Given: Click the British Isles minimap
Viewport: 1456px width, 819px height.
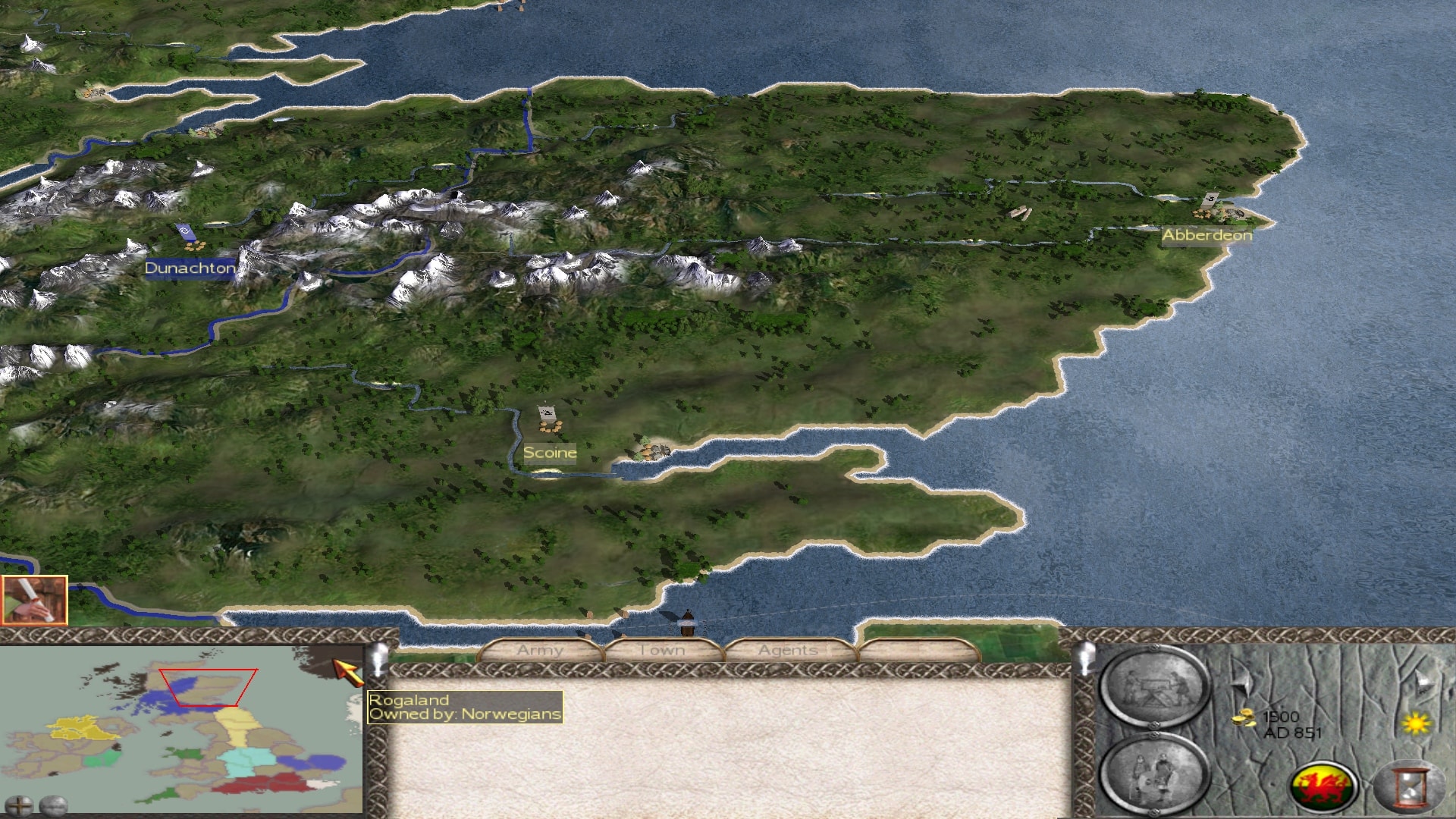Looking at the screenshot, I should (x=182, y=728).
